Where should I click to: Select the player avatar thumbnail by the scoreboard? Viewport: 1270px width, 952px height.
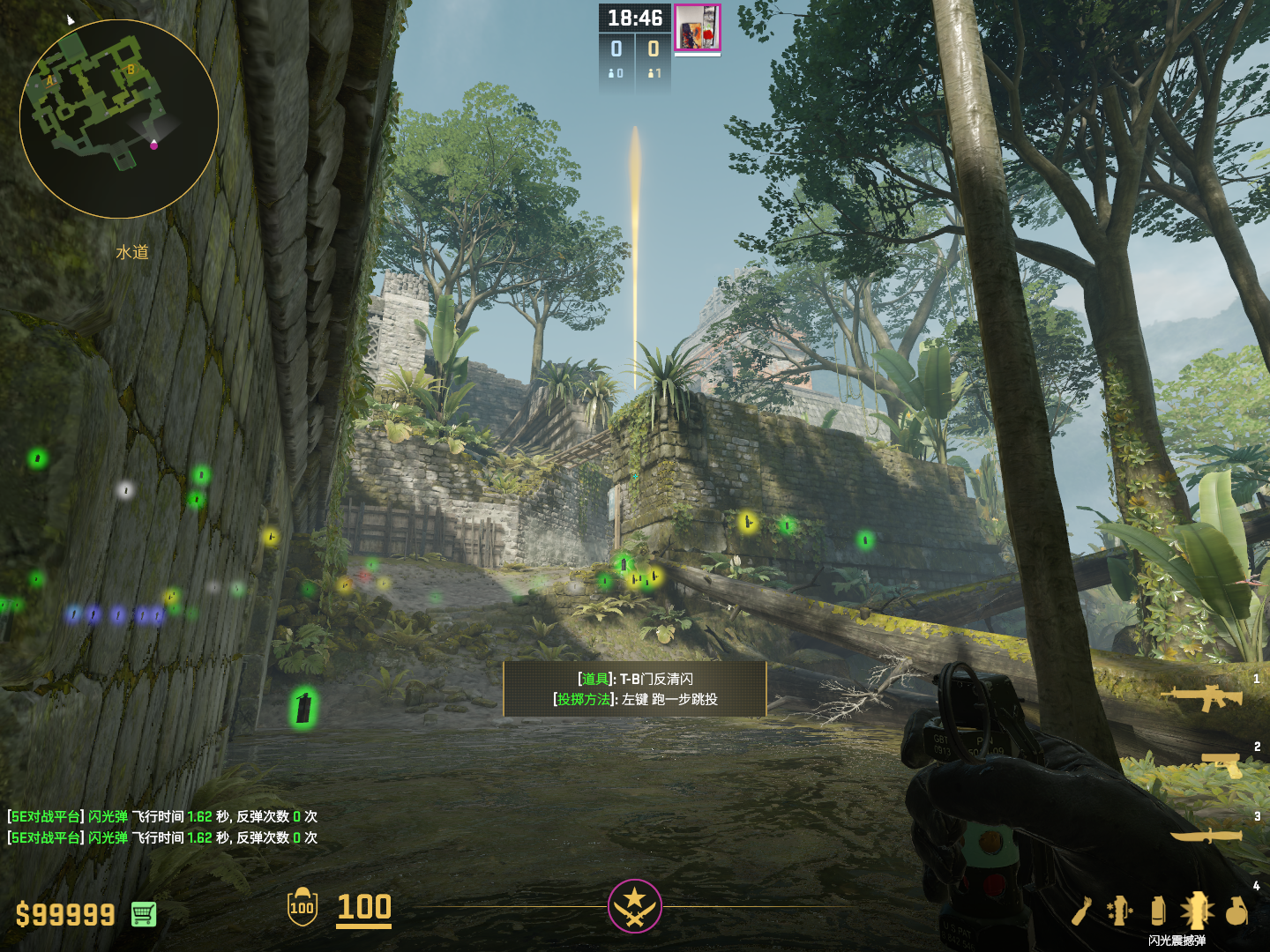[x=698, y=27]
